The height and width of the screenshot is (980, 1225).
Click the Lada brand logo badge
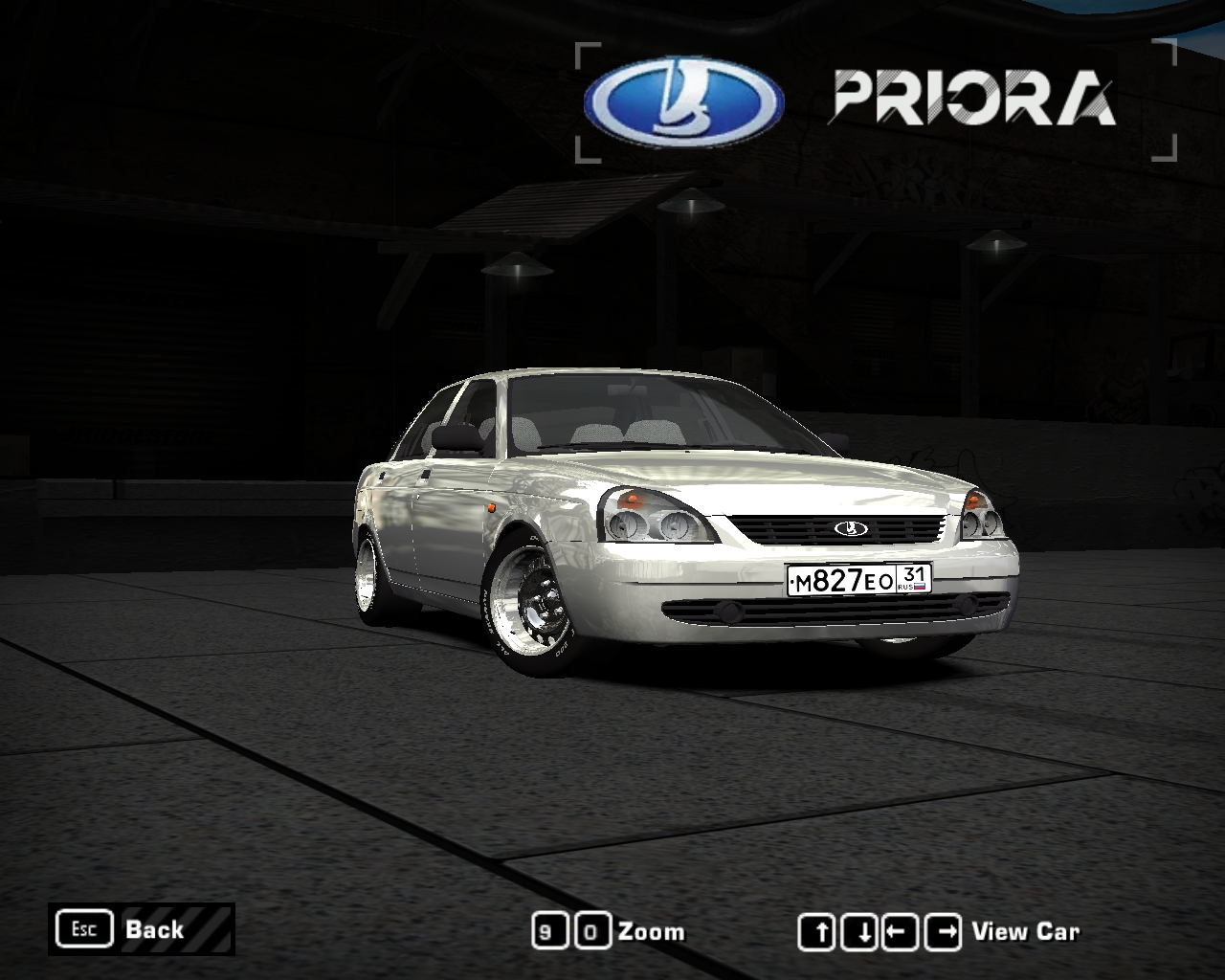676,98
